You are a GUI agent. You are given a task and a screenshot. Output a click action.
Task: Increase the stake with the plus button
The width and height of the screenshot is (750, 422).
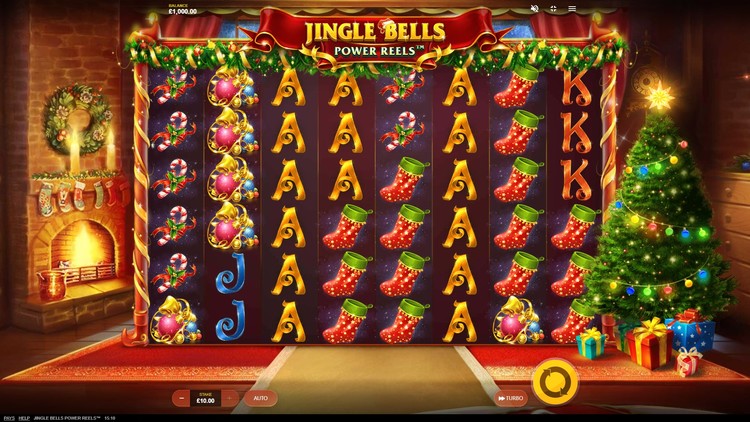(x=231, y=398)
